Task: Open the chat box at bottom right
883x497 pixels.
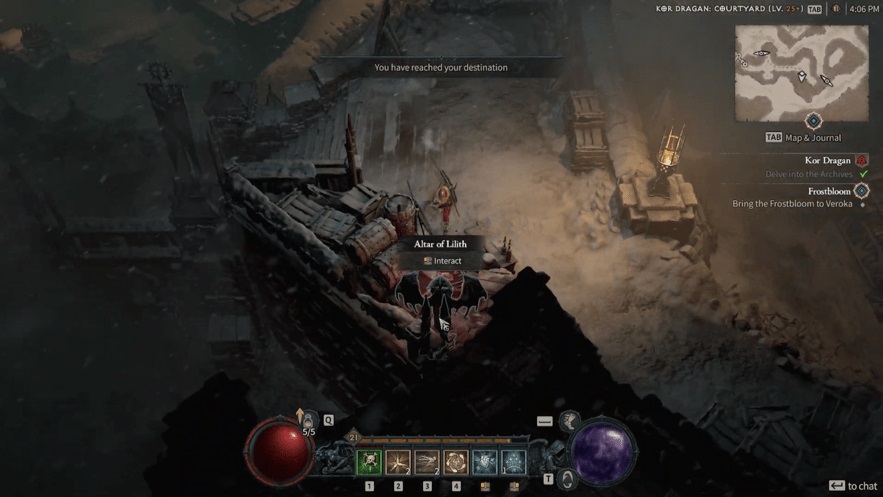Action: 852,486
